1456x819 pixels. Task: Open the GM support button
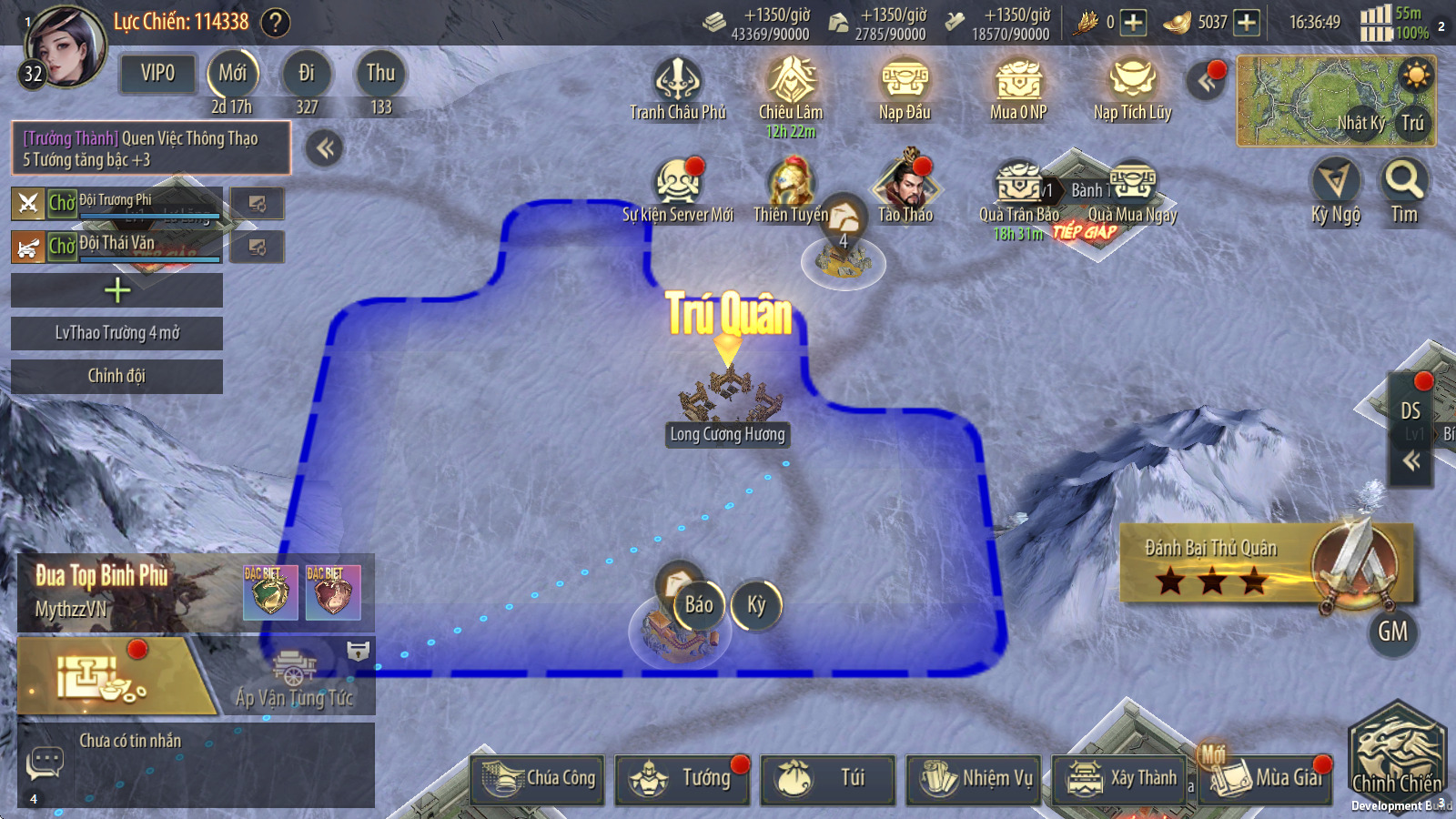point(1392,632)
